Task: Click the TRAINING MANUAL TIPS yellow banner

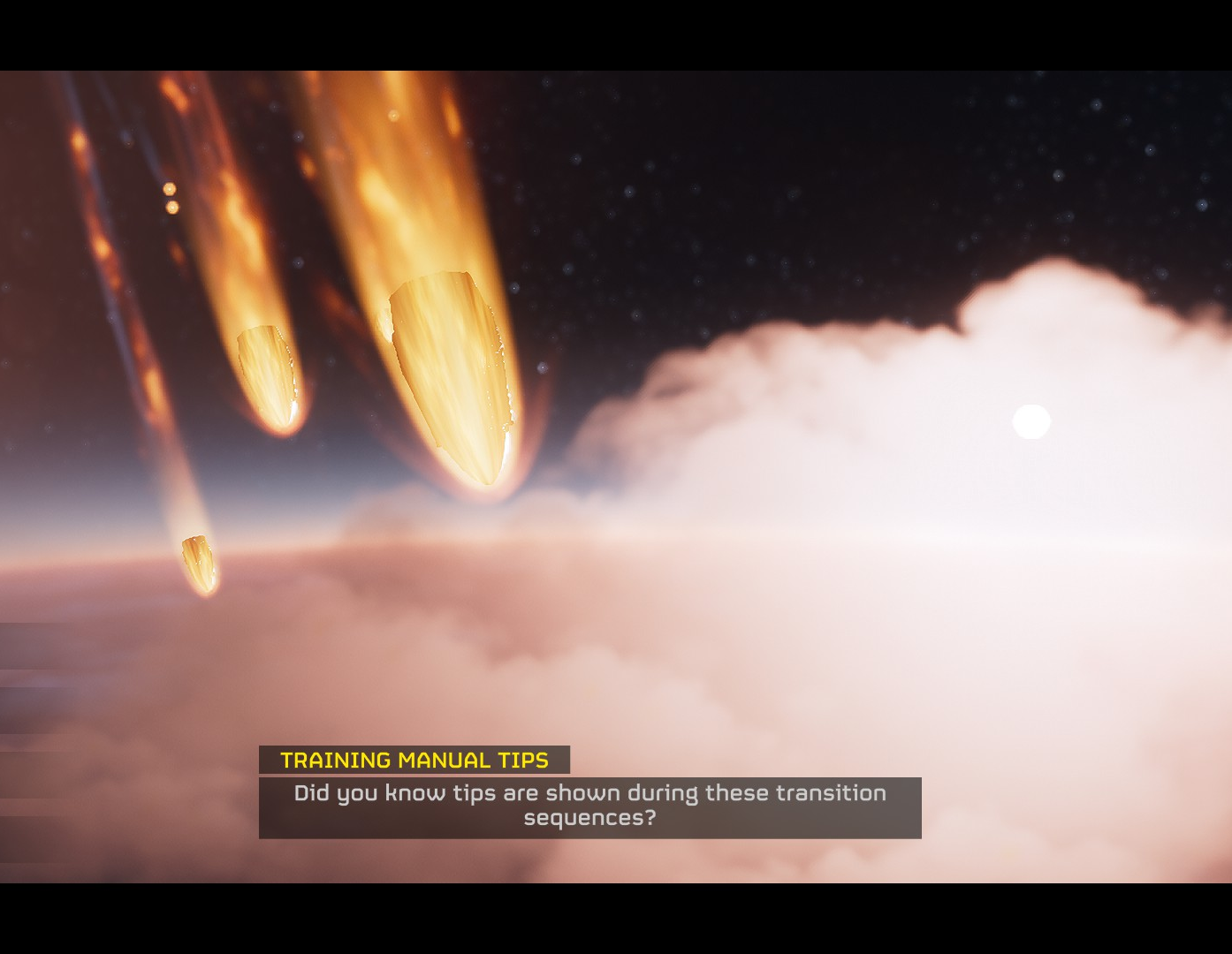Action: [415, 758]
